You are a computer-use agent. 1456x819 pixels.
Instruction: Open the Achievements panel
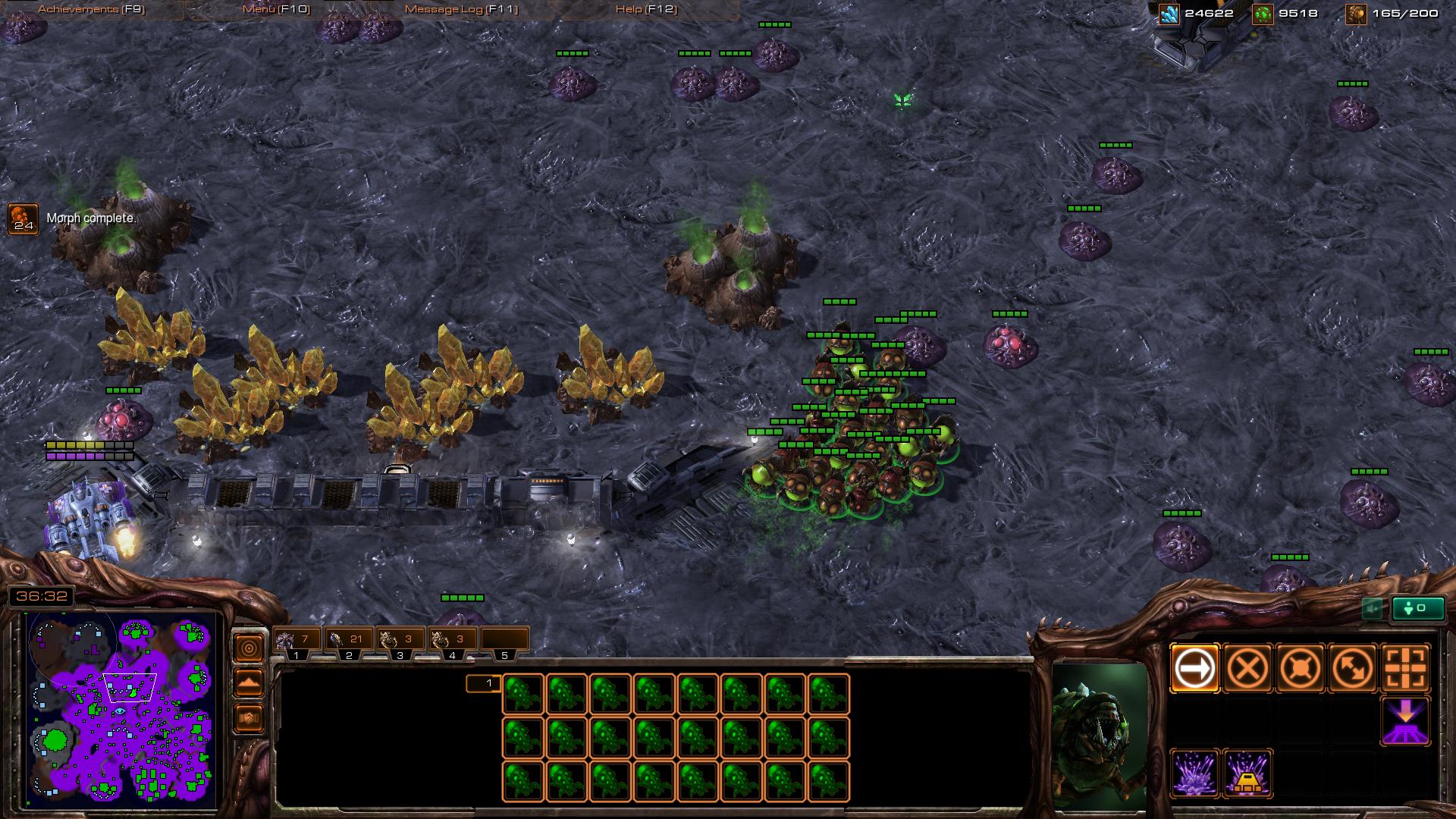tap(91, 9)
